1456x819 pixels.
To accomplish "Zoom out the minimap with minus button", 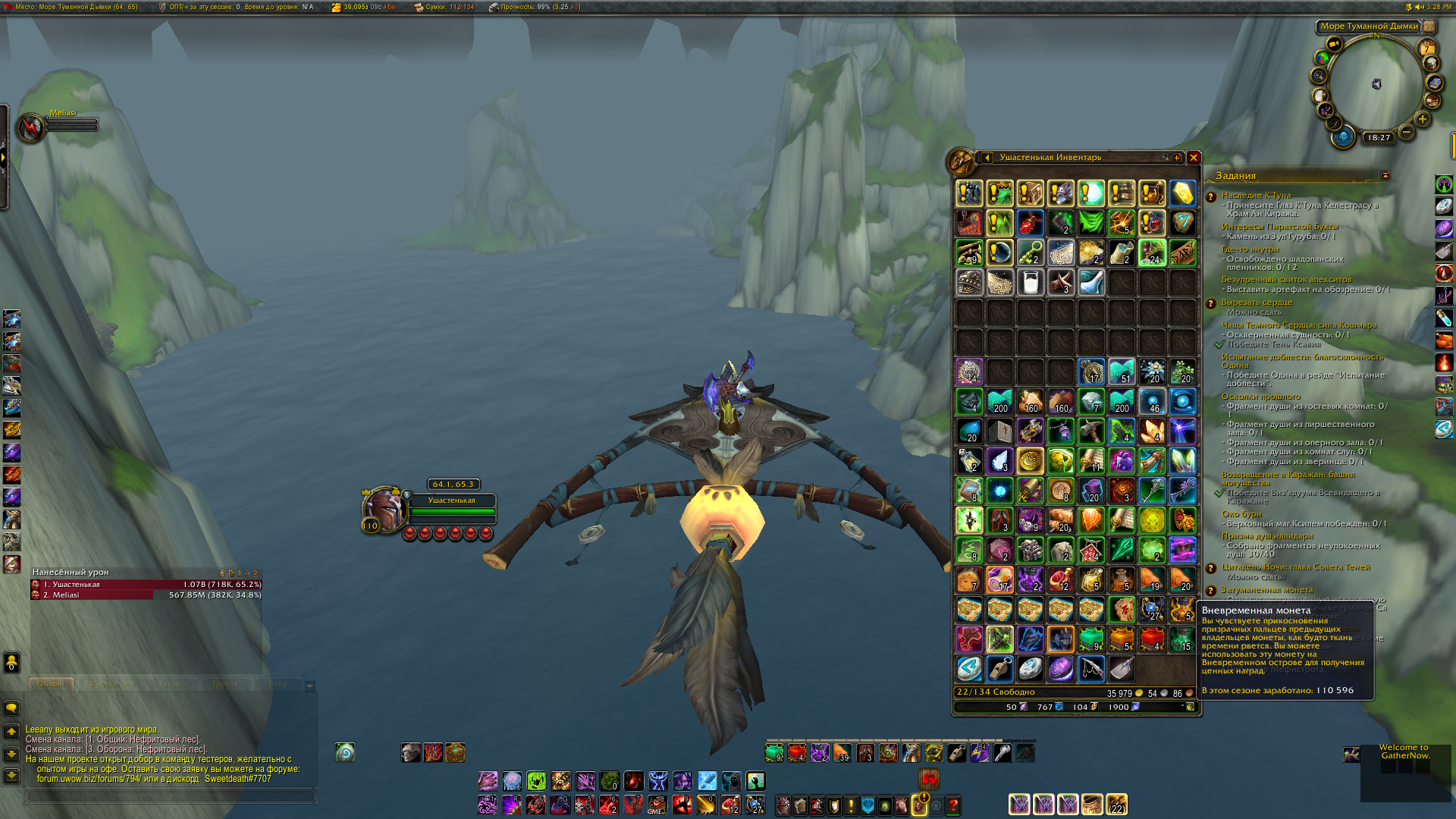I will (x=1406, y=132).
